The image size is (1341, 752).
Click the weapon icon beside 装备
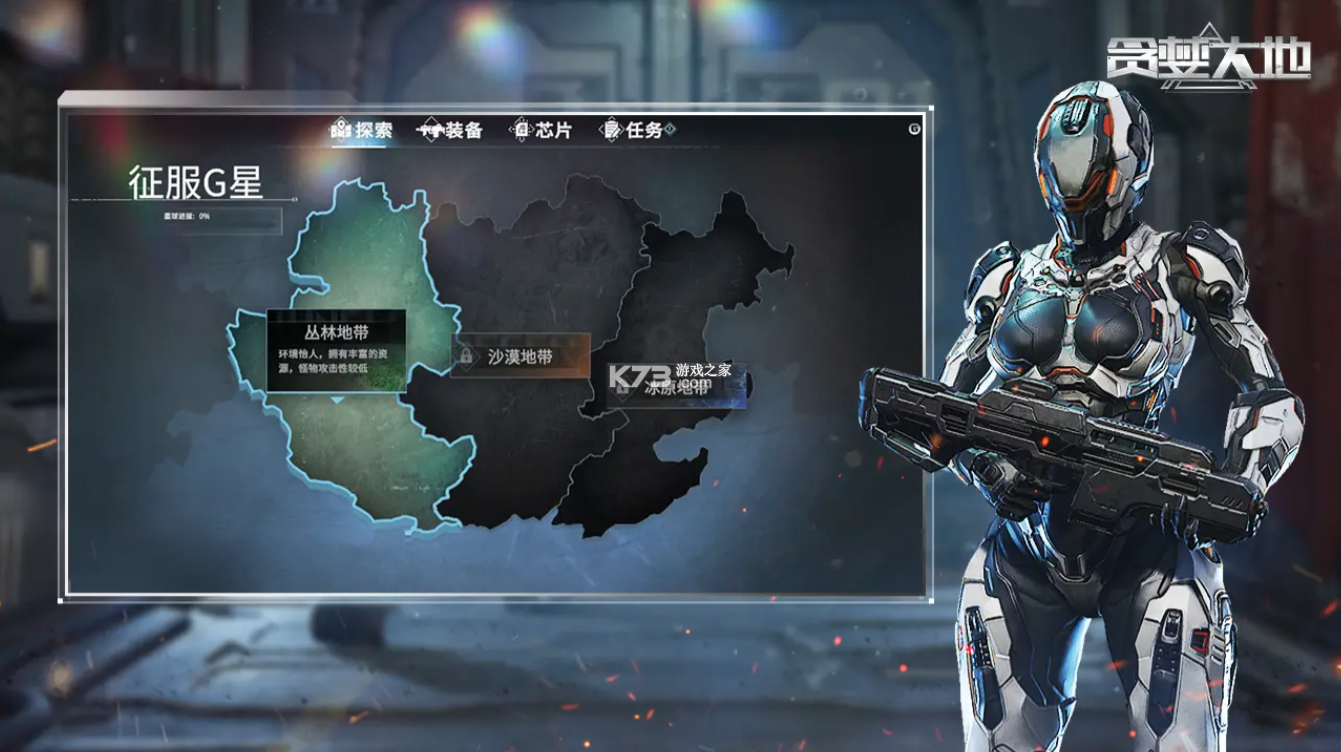(433, 128)
